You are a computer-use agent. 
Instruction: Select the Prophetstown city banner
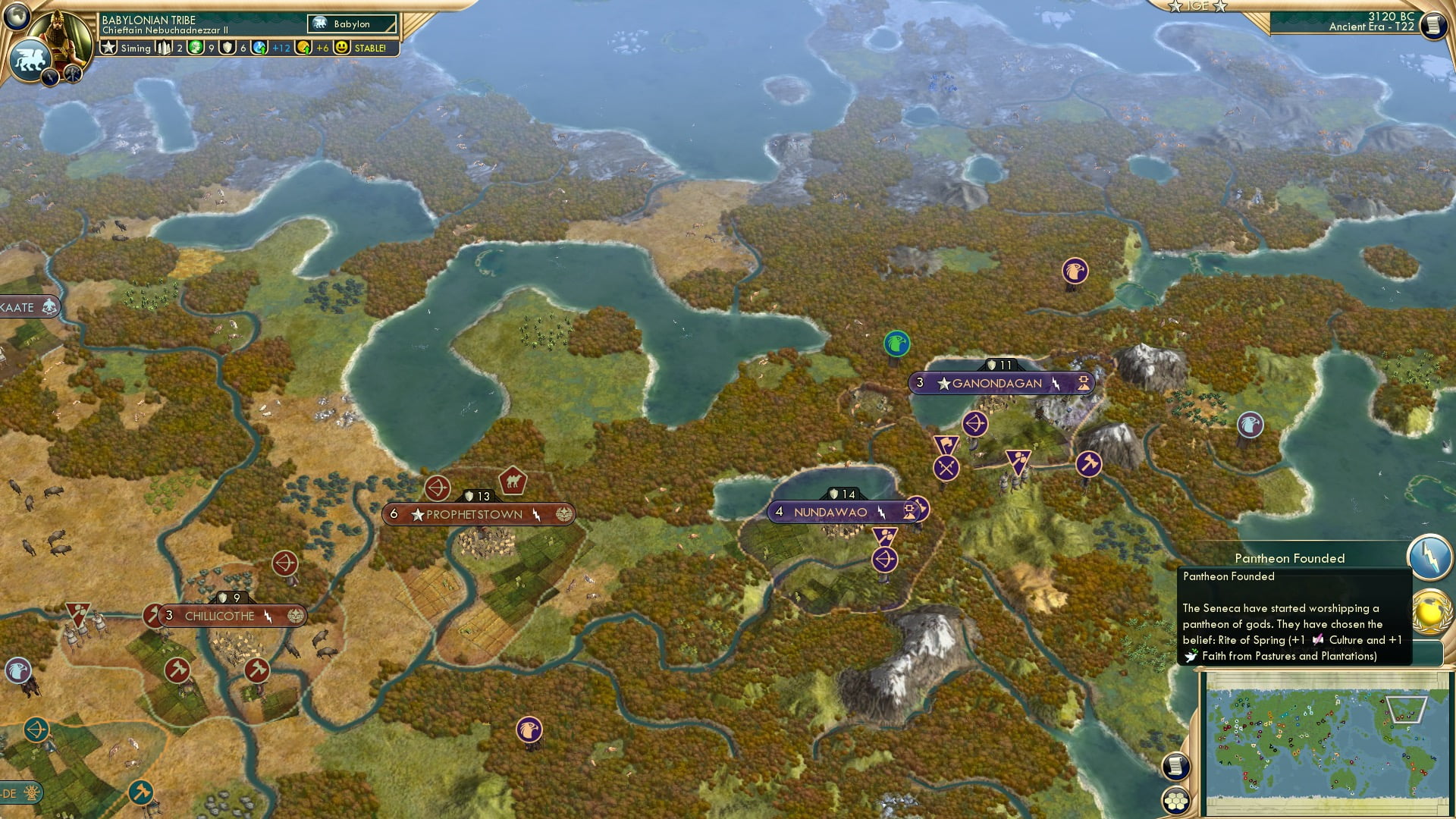click(479, 513)
